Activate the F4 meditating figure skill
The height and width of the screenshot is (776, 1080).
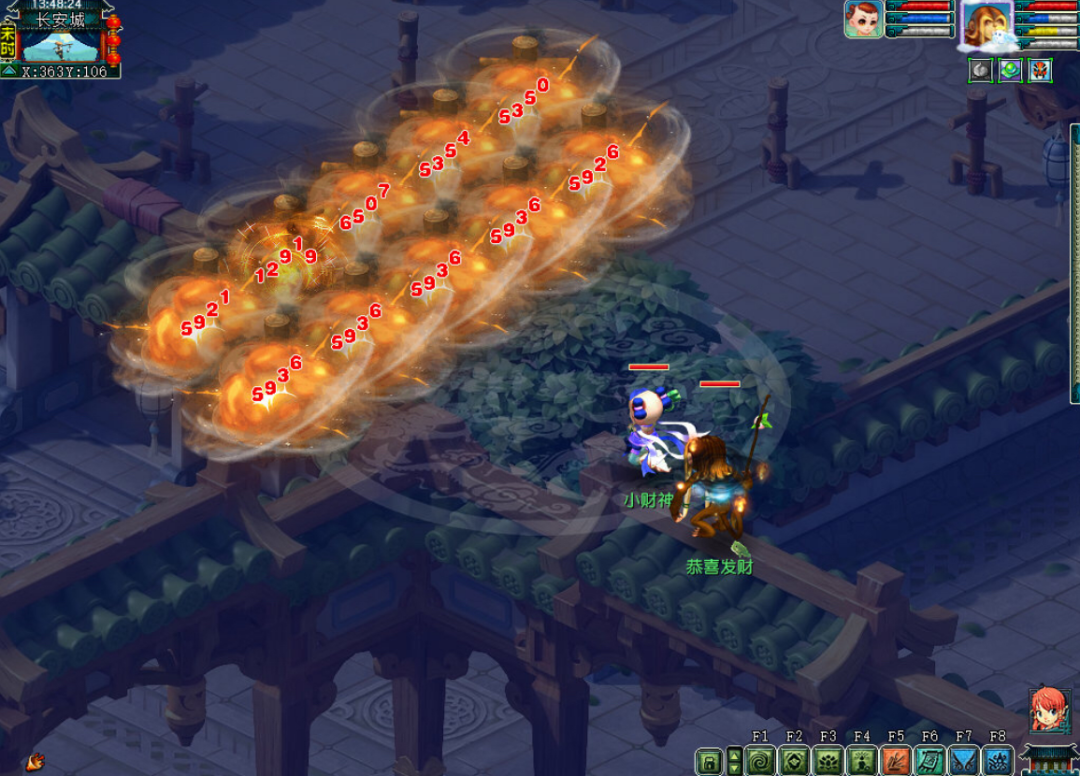(862, 761)
